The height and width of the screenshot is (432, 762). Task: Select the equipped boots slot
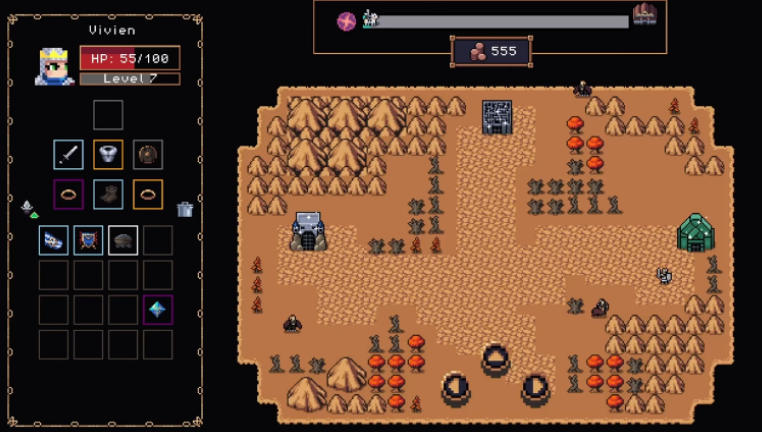click(x=108, y=194)
